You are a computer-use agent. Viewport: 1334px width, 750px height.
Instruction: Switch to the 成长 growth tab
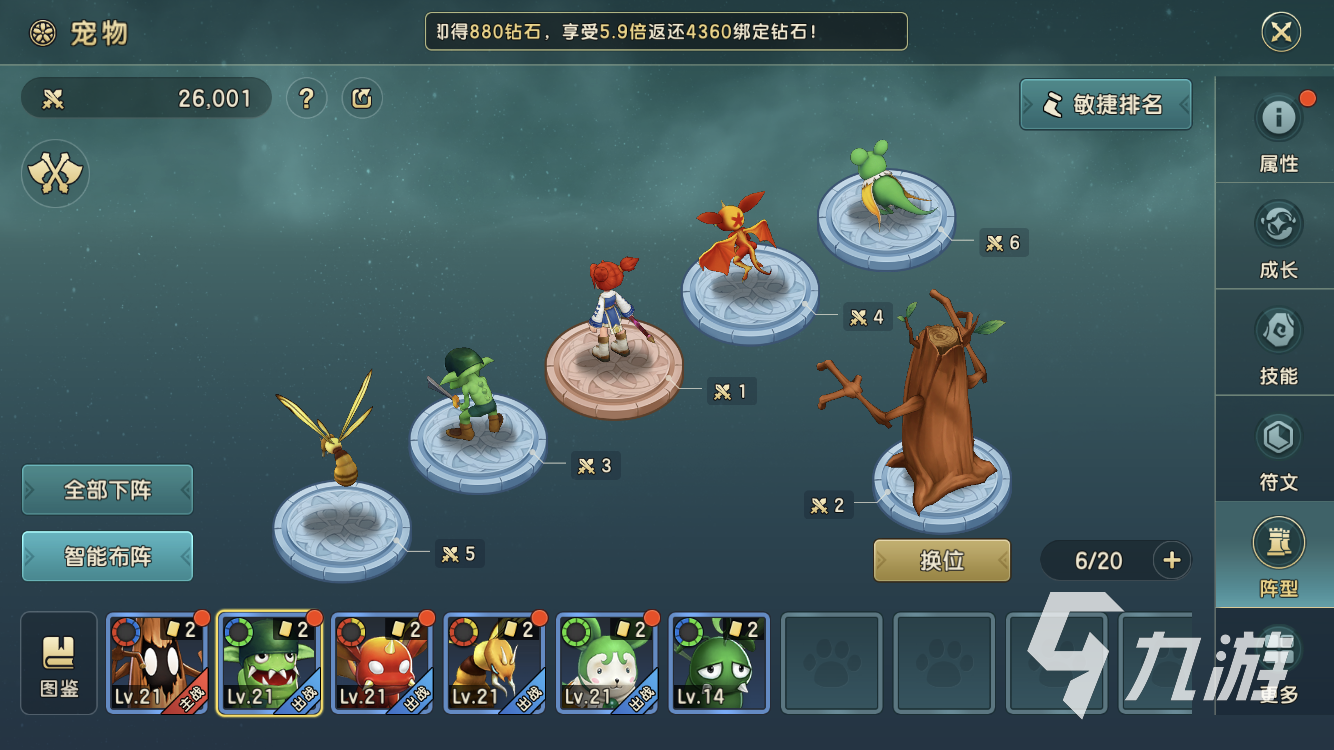[x=1278, y=238]
